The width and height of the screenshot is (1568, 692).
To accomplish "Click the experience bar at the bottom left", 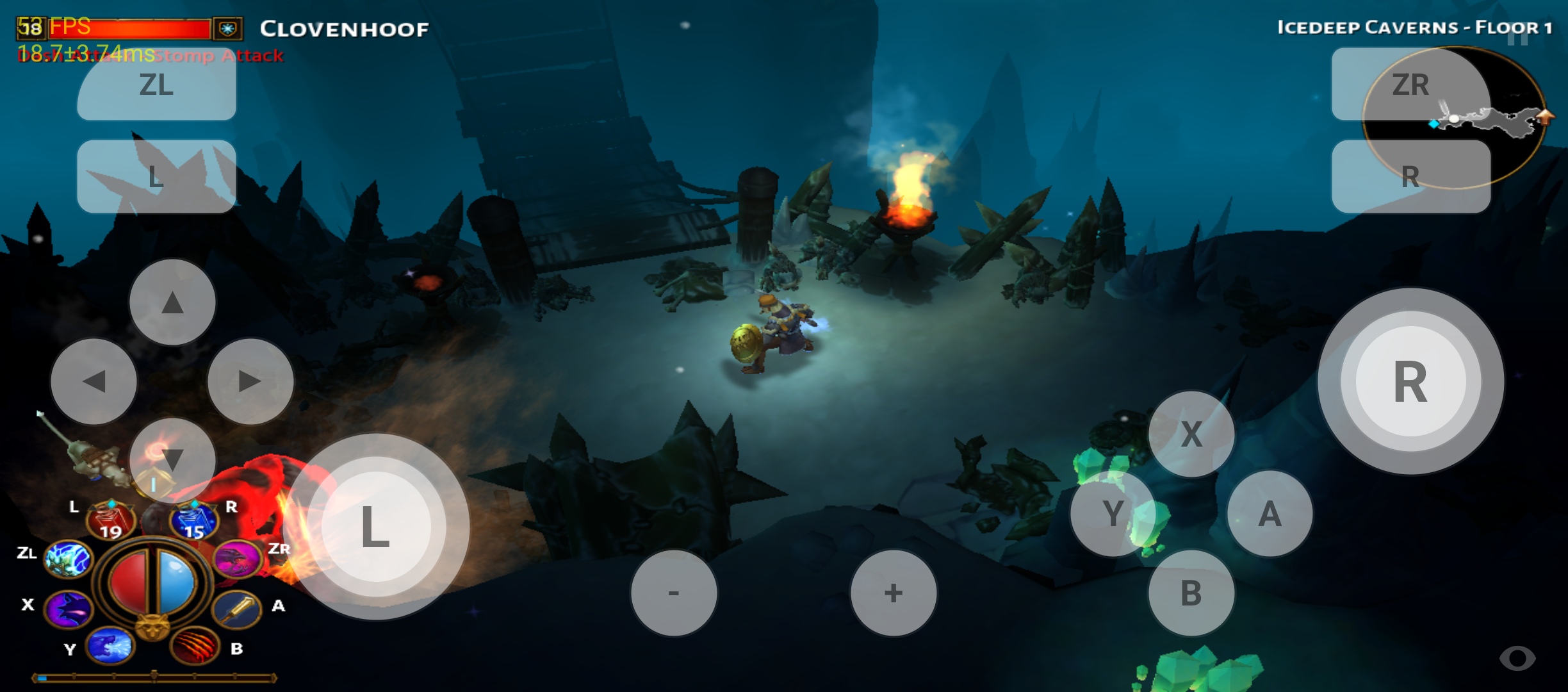I will coord(154,679).
